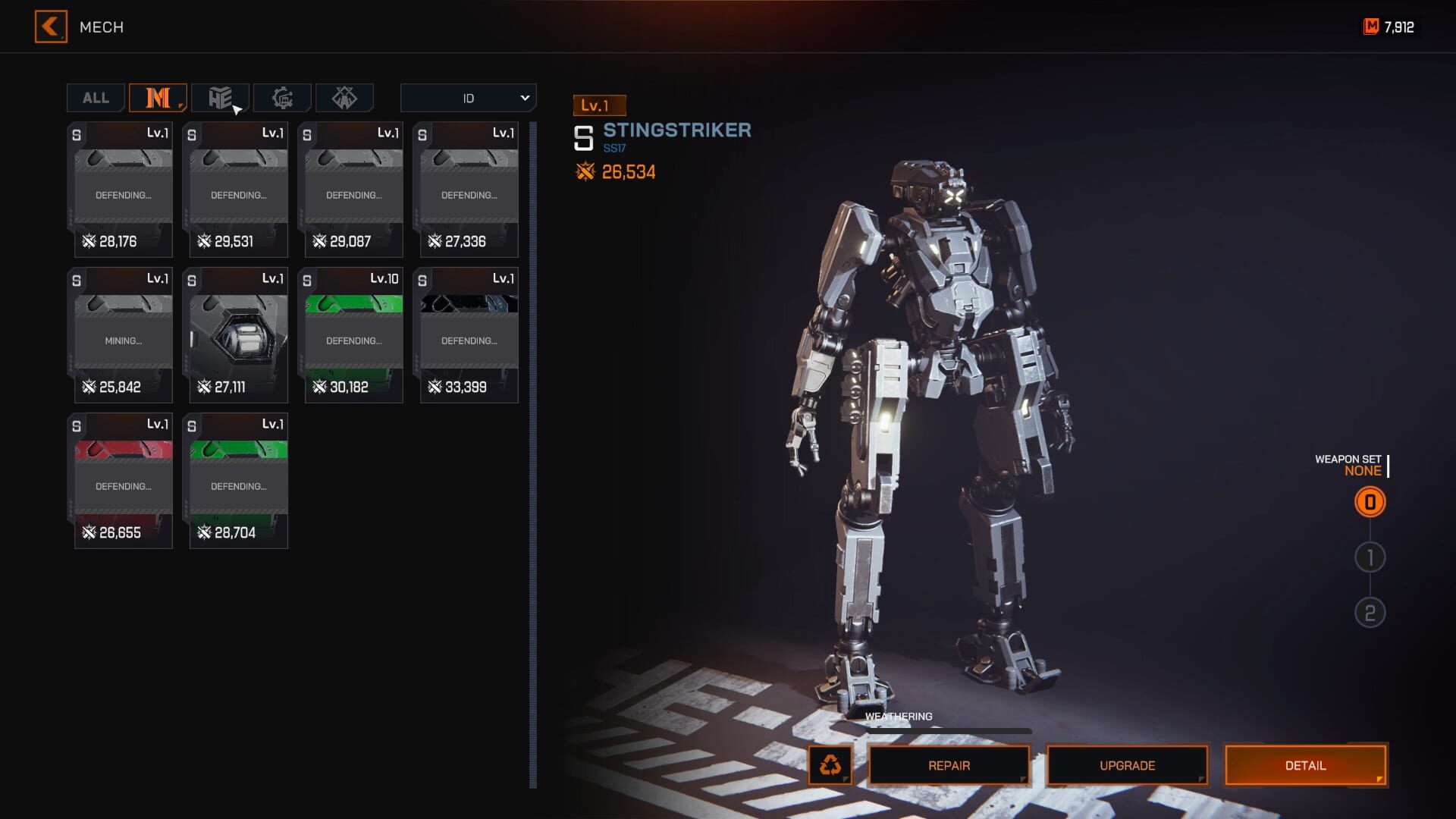Pick the mech card rated 29,087
1456x819 pixels.
coord(353,190)
